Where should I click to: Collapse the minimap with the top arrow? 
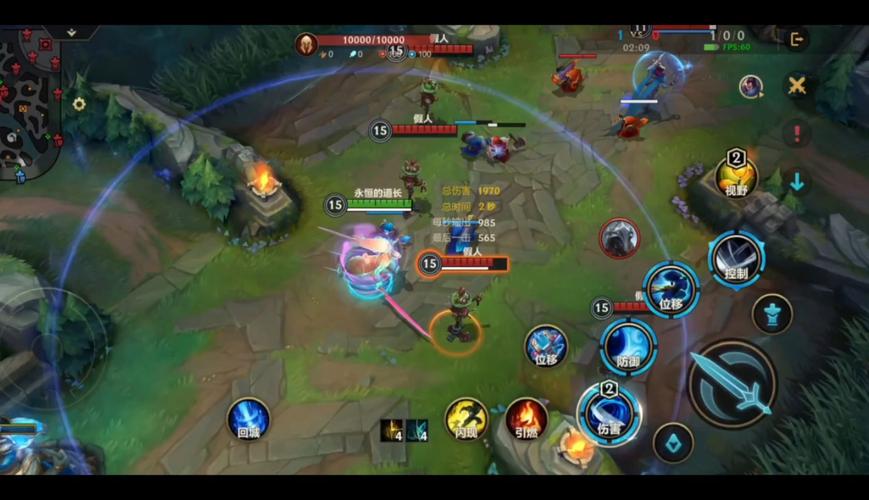coord(71,32)
